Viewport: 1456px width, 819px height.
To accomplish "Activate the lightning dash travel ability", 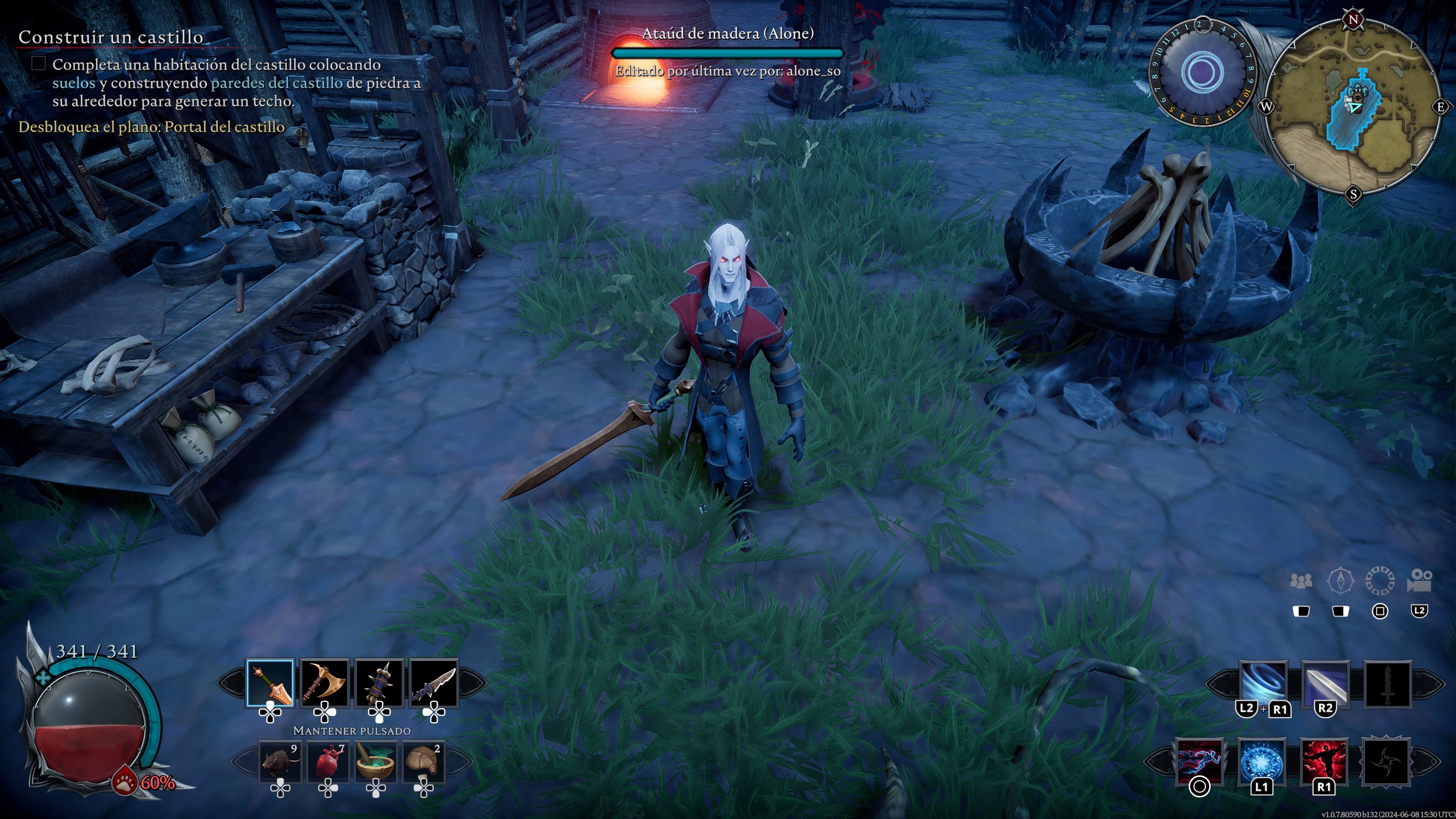I will 1199,760.
